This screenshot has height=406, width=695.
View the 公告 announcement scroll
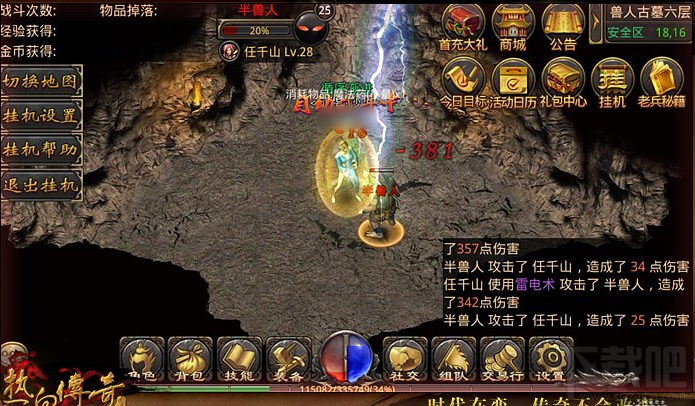coord(563,24)
